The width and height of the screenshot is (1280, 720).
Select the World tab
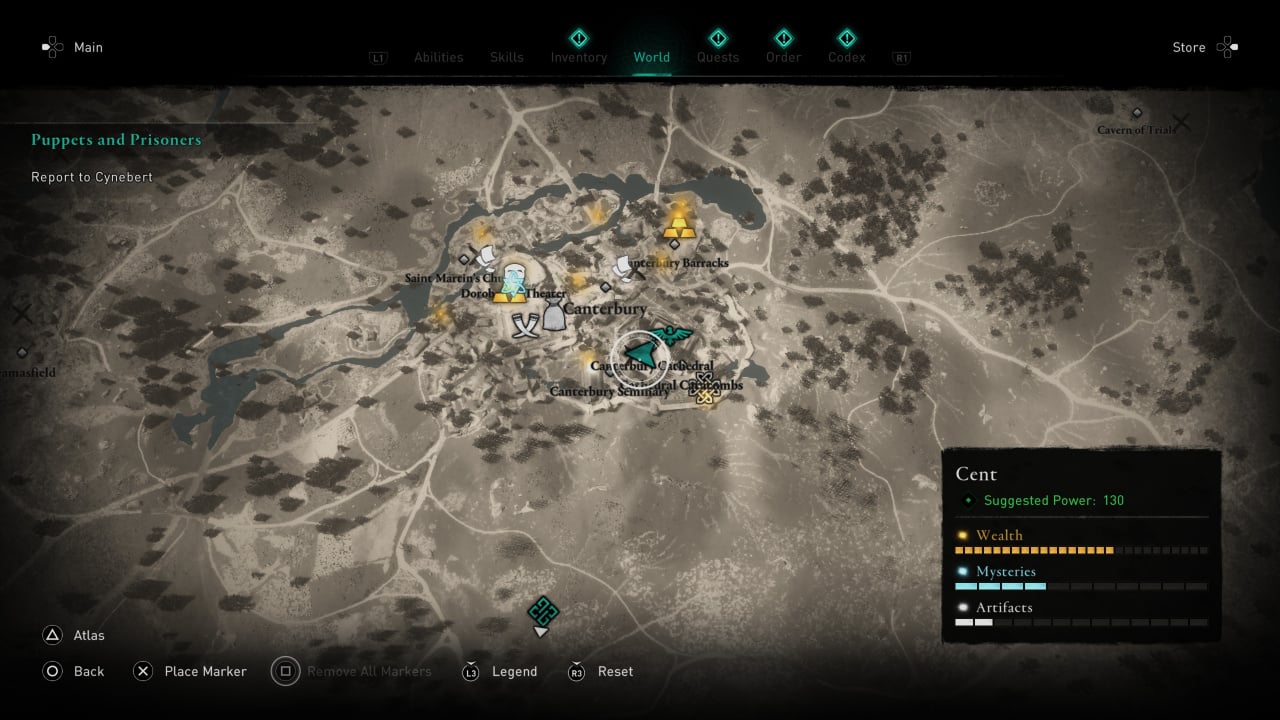[x=651, y=57]
